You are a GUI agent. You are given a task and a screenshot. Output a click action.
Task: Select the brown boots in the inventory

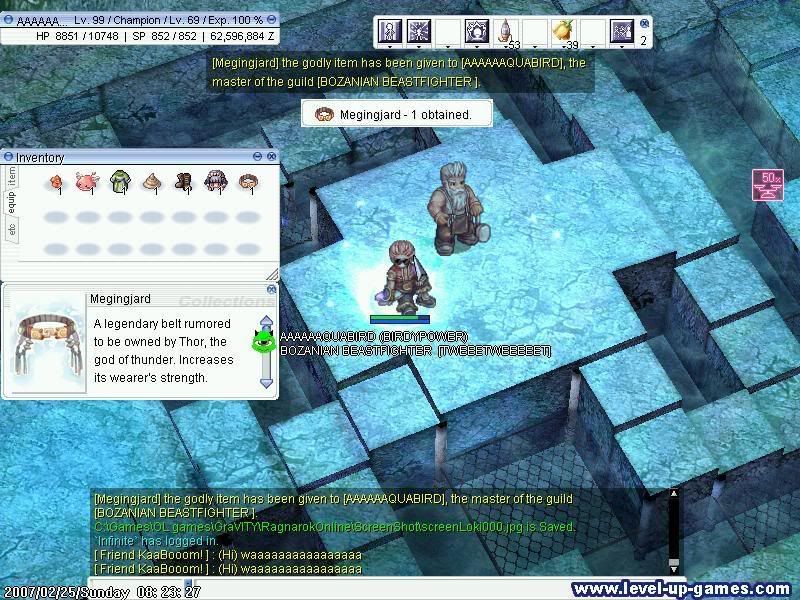point(184,181)
